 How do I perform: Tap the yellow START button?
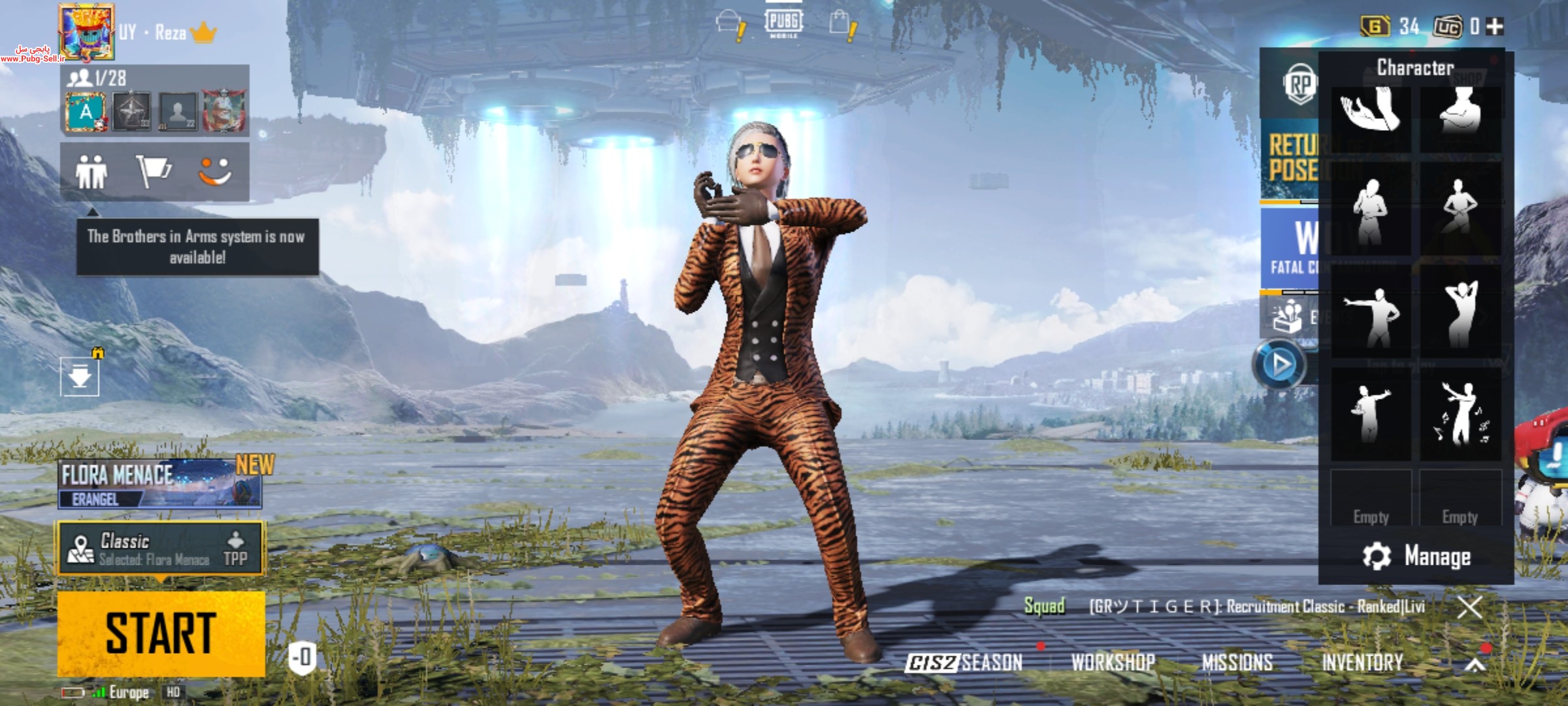click(x=161, y=633)
